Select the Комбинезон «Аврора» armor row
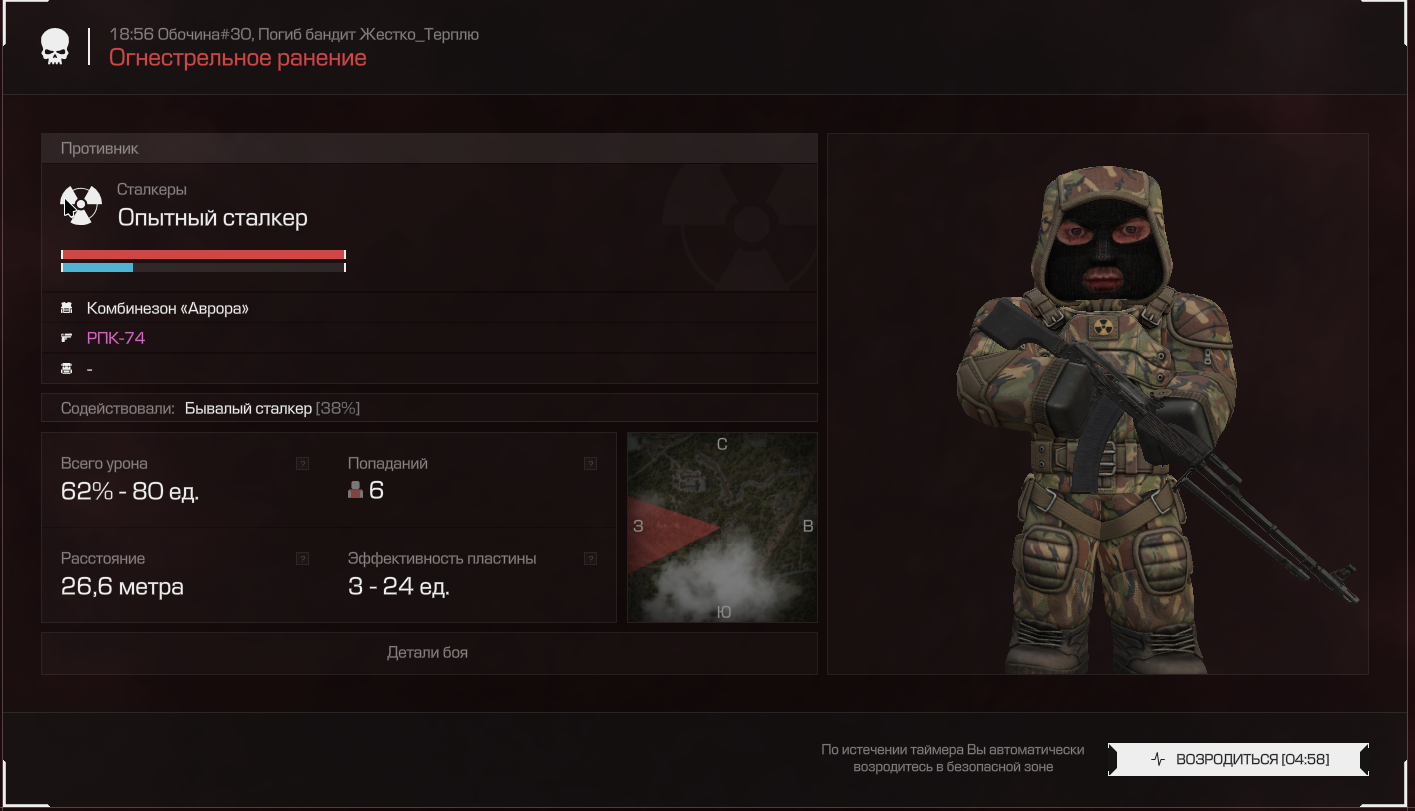The height and width of the screenshot is (811, 1415). [167, 308]
